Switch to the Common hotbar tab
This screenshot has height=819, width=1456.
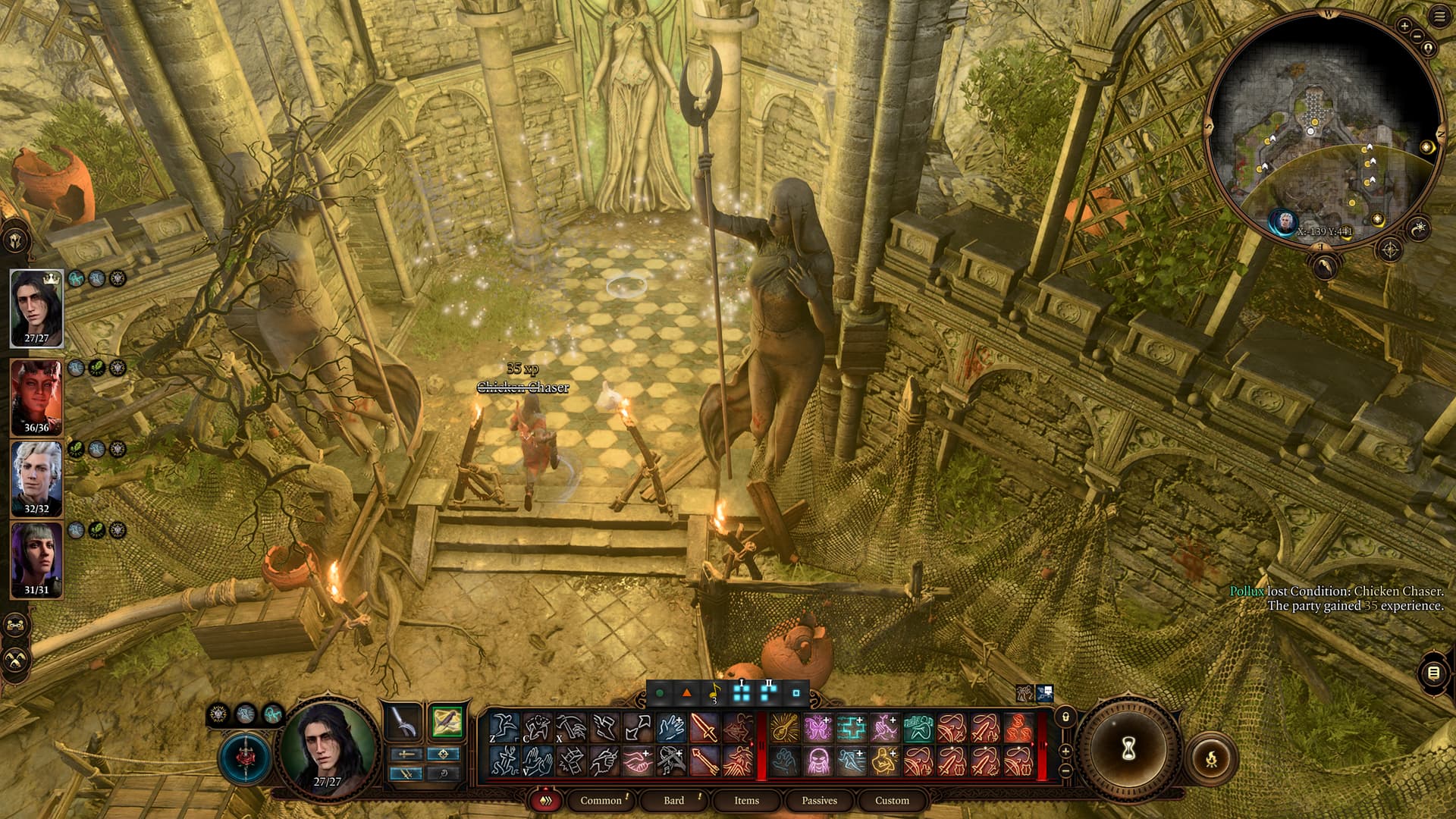click(x=601, y=800)
